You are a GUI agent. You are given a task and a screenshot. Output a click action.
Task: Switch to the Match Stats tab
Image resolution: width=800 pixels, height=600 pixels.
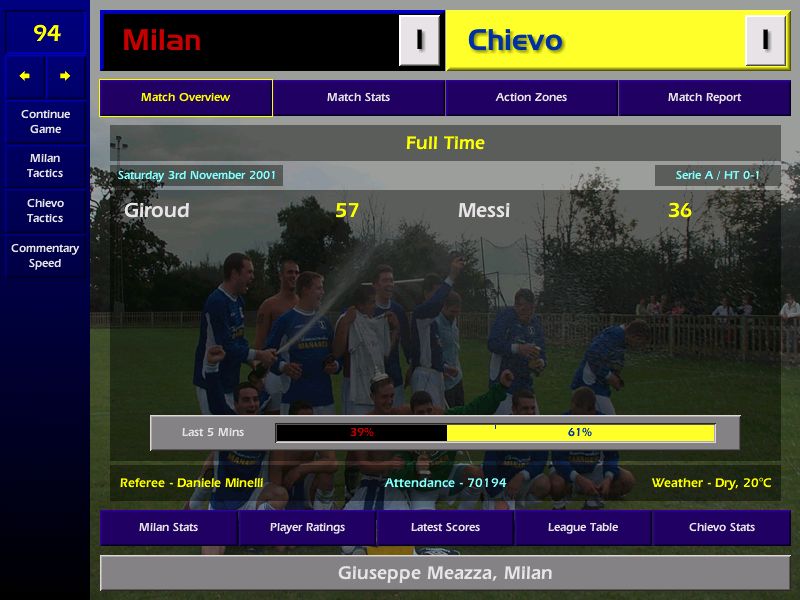click(358, 98)
